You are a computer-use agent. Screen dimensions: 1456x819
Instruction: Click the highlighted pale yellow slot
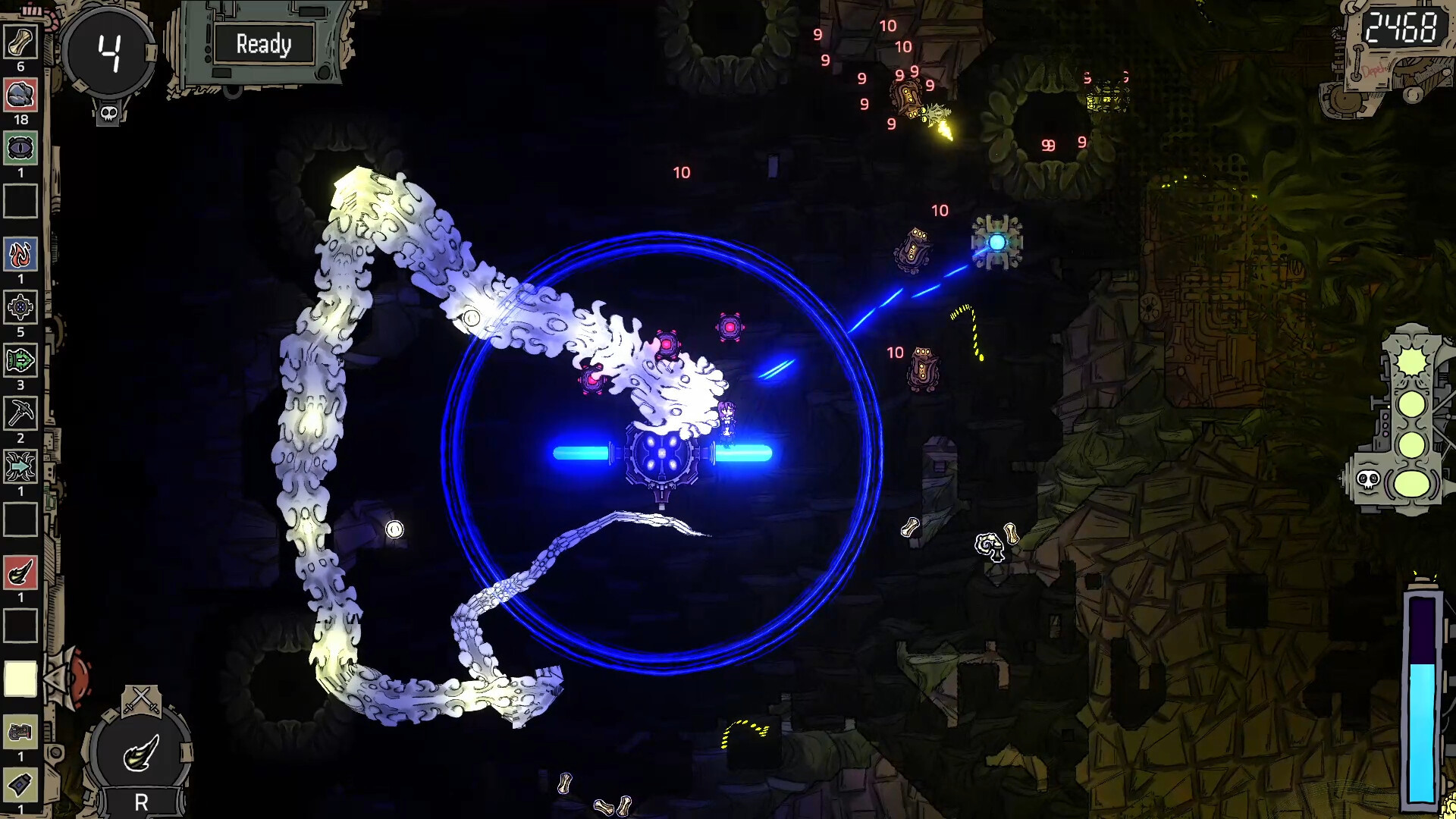tap(20, 679)
